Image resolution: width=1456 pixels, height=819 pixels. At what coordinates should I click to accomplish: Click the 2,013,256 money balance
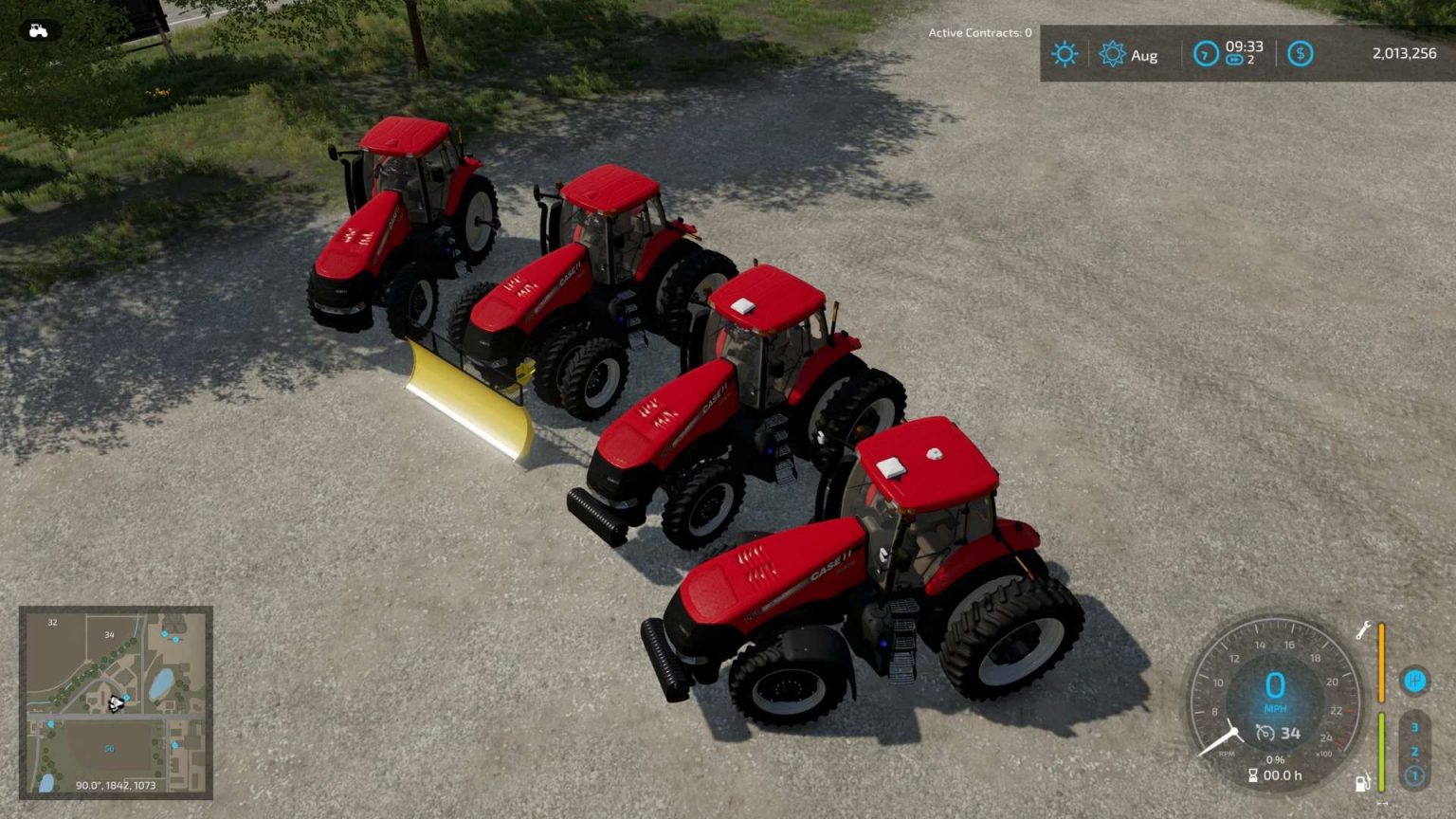[1405, 53]
